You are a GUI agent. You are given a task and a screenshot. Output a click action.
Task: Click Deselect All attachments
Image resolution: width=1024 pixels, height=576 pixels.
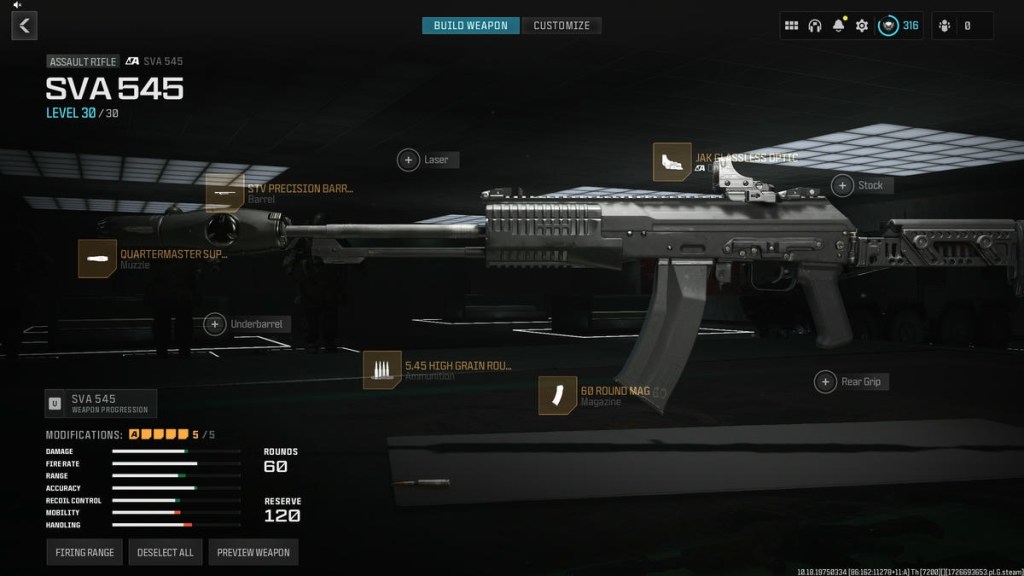click(165, 552)
